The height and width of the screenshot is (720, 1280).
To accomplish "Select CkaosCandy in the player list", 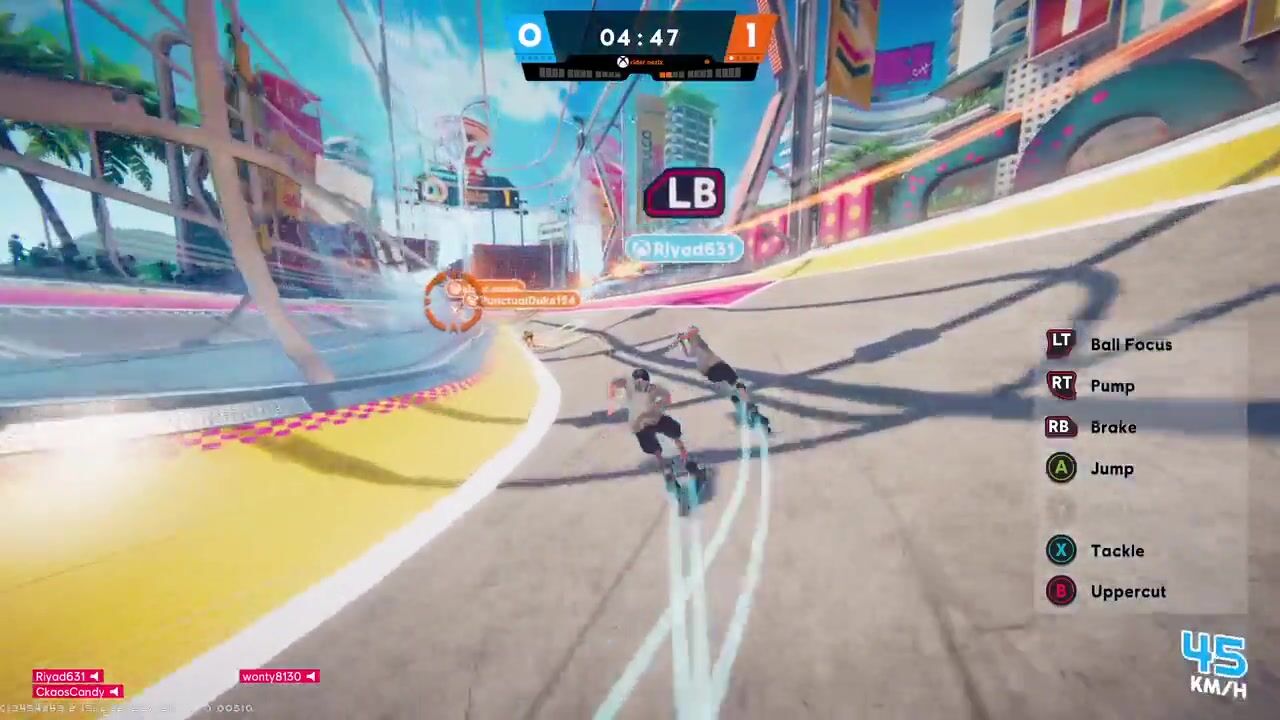I will tap(77, 692).
